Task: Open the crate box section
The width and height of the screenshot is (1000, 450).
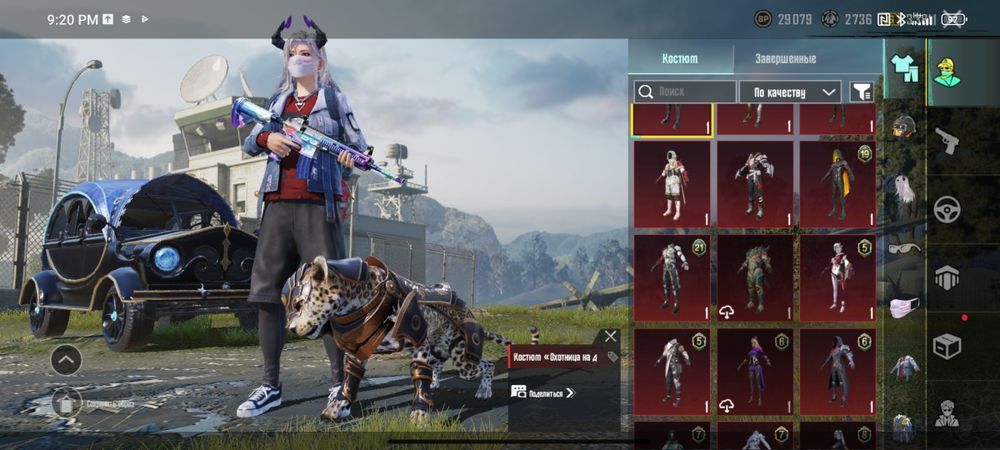Action: tap(946, 345)
